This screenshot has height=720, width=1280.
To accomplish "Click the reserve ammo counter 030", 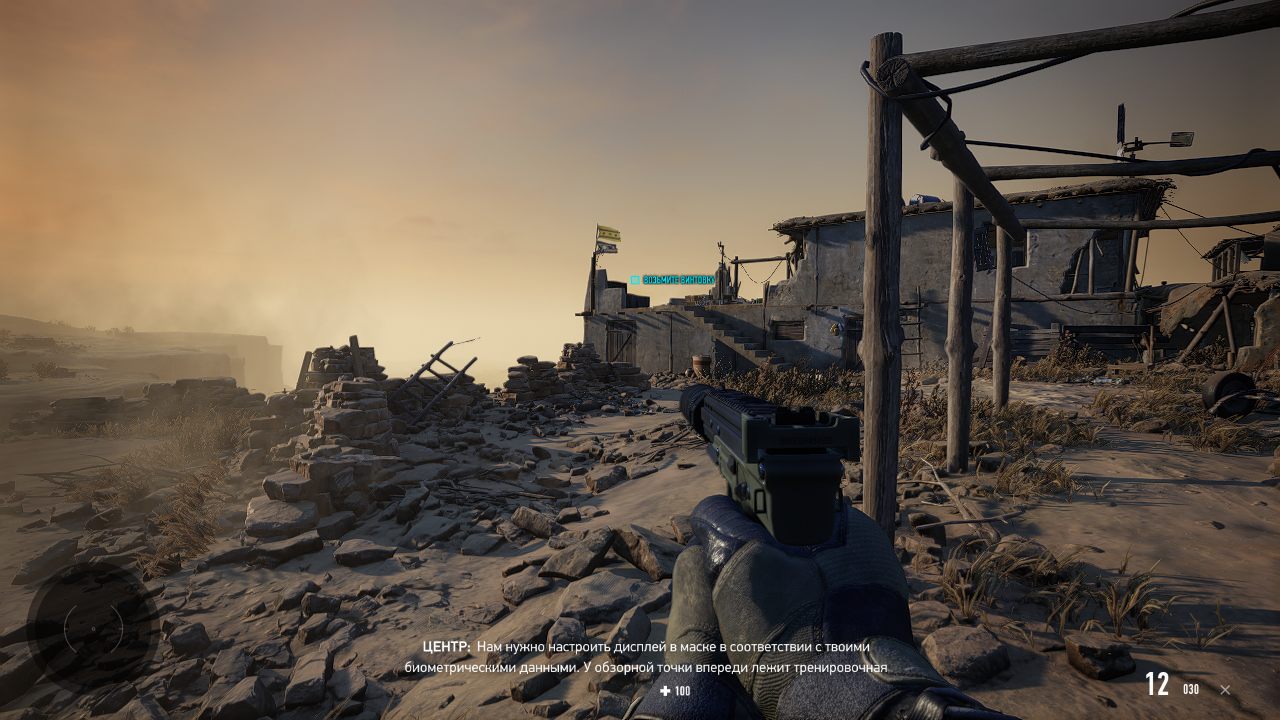I will coord(1191,690).
